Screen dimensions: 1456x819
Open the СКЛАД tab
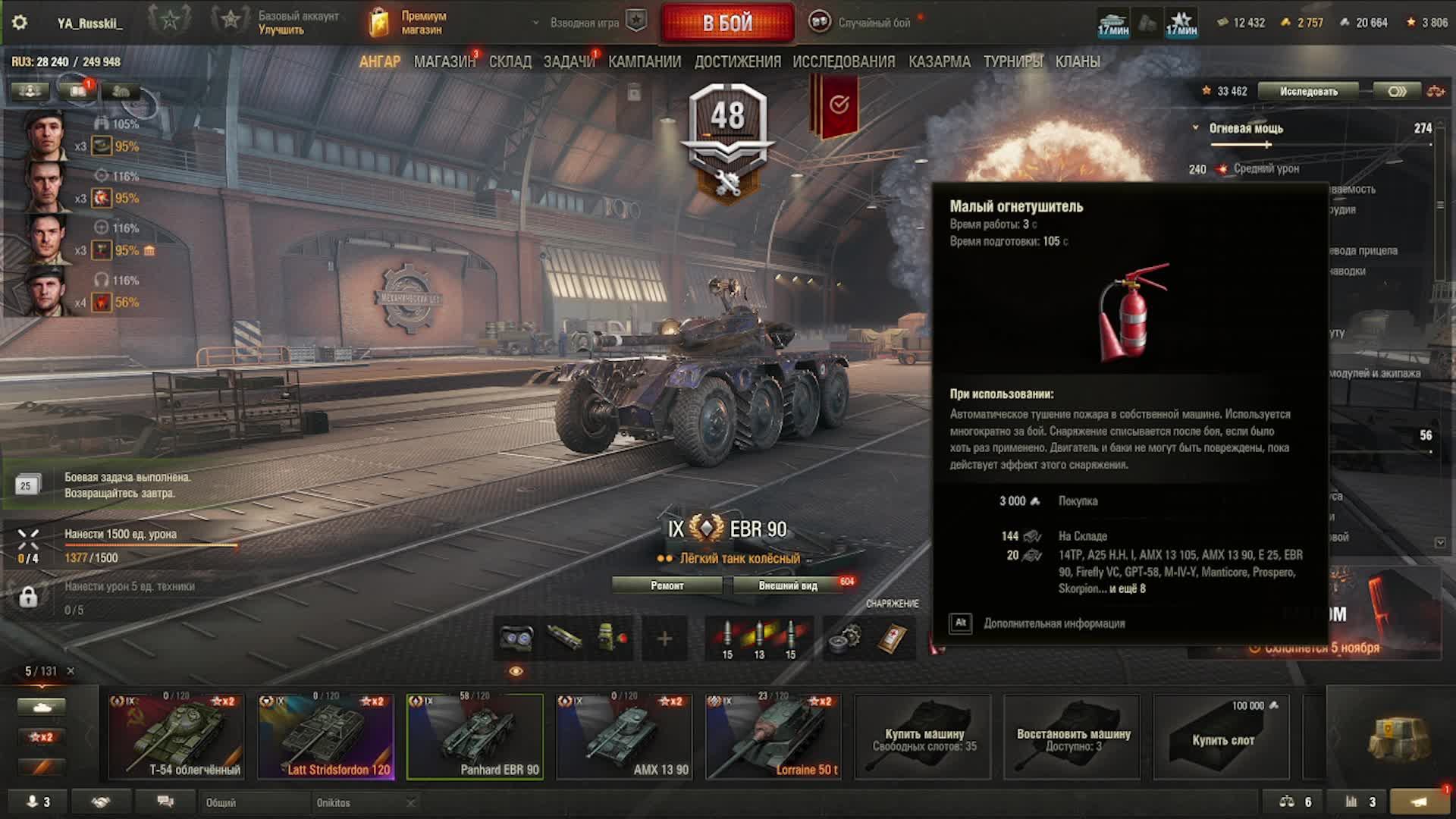(x=510, y=62)
